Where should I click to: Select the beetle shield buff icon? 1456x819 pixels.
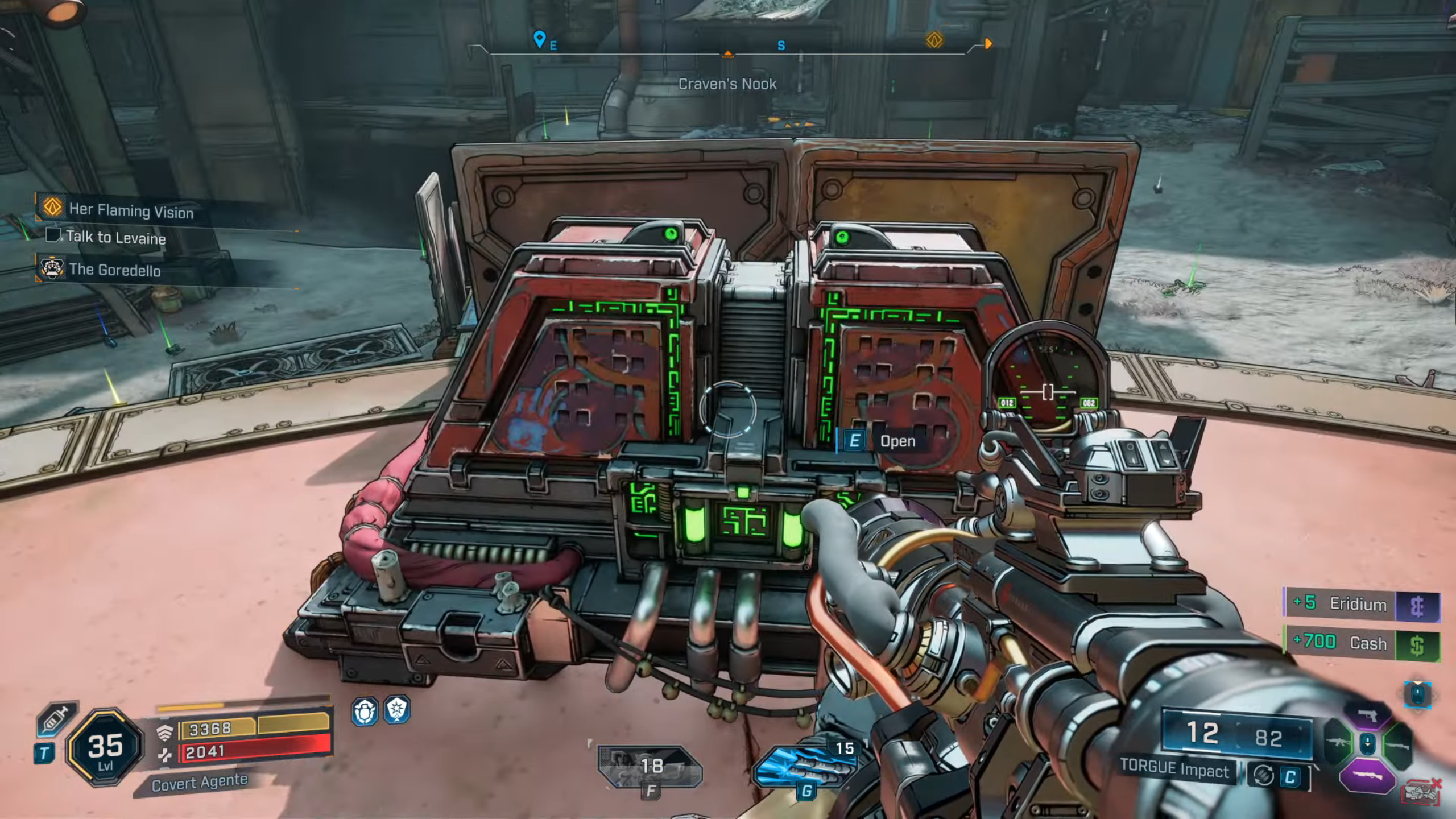tap(364, 711)
